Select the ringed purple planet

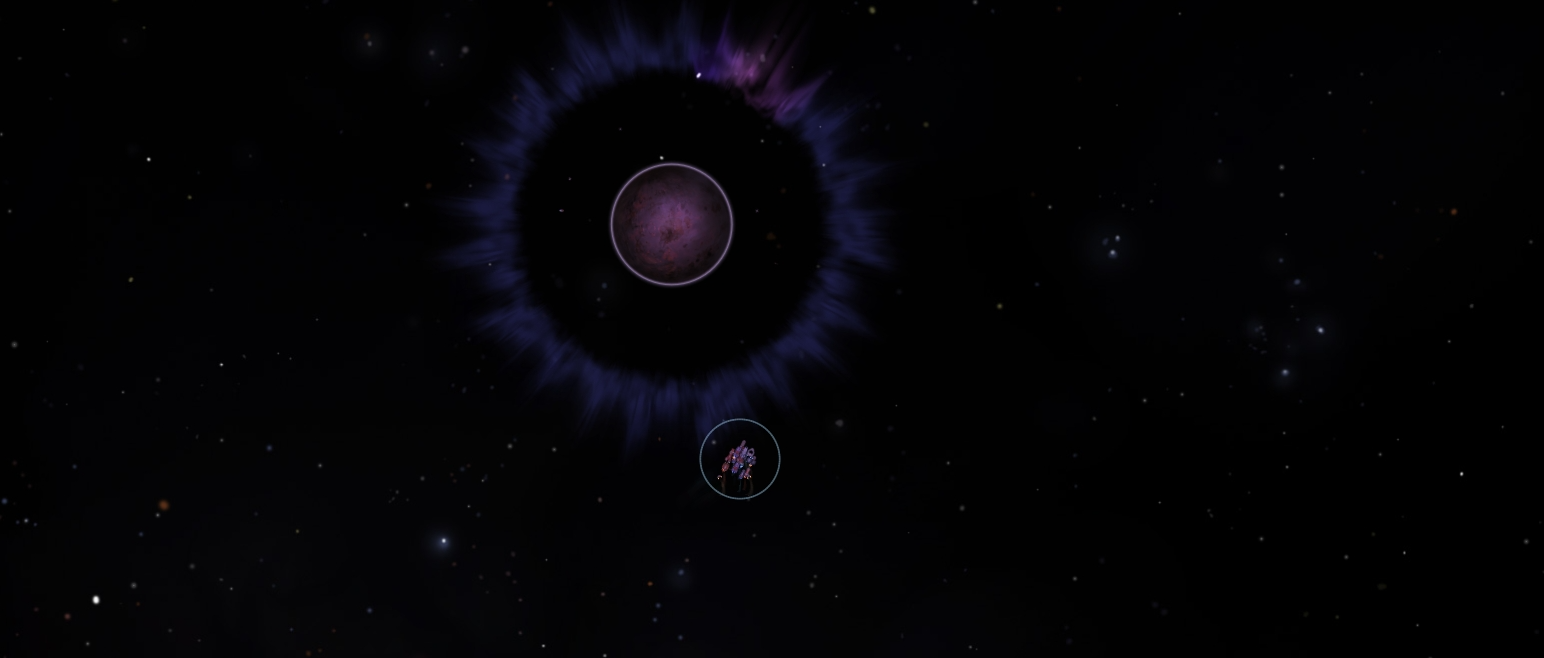coord(672,224)
